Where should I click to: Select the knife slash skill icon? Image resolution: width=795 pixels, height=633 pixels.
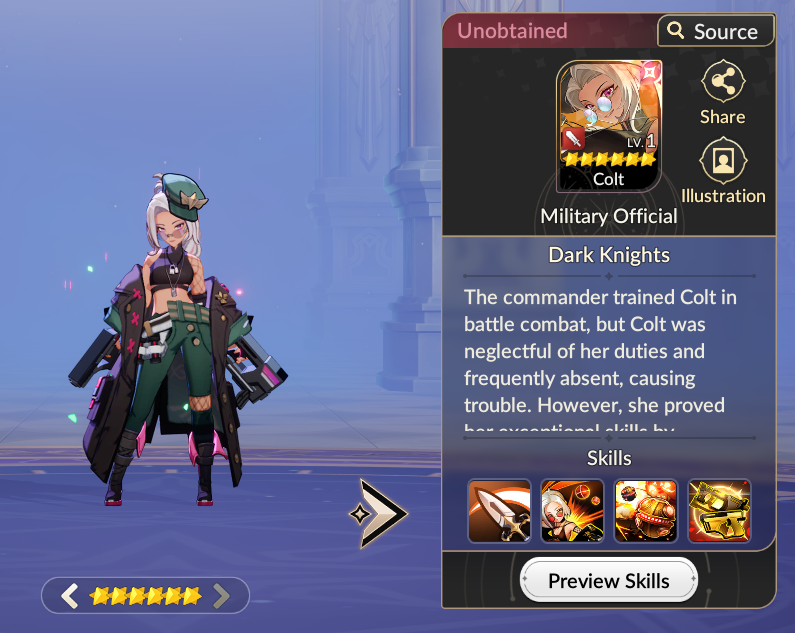499,511
